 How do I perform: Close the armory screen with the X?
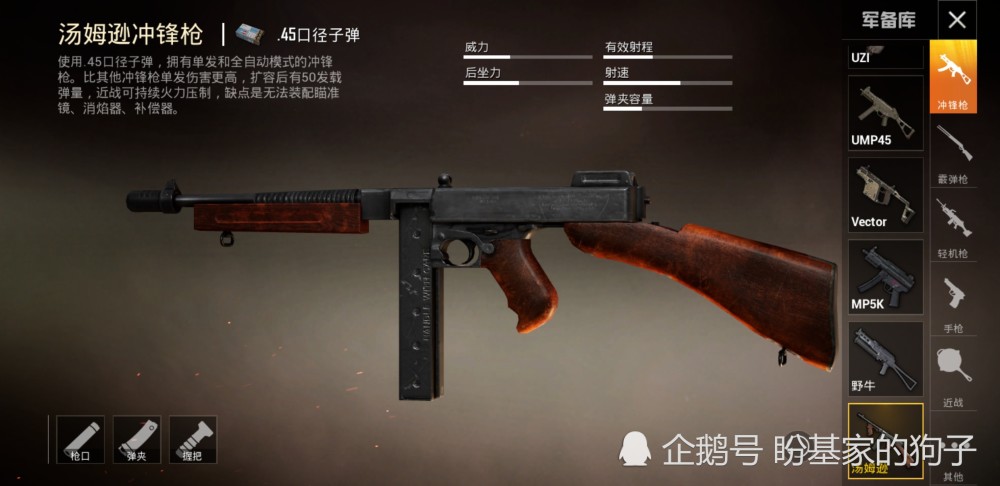click(957, 20)
